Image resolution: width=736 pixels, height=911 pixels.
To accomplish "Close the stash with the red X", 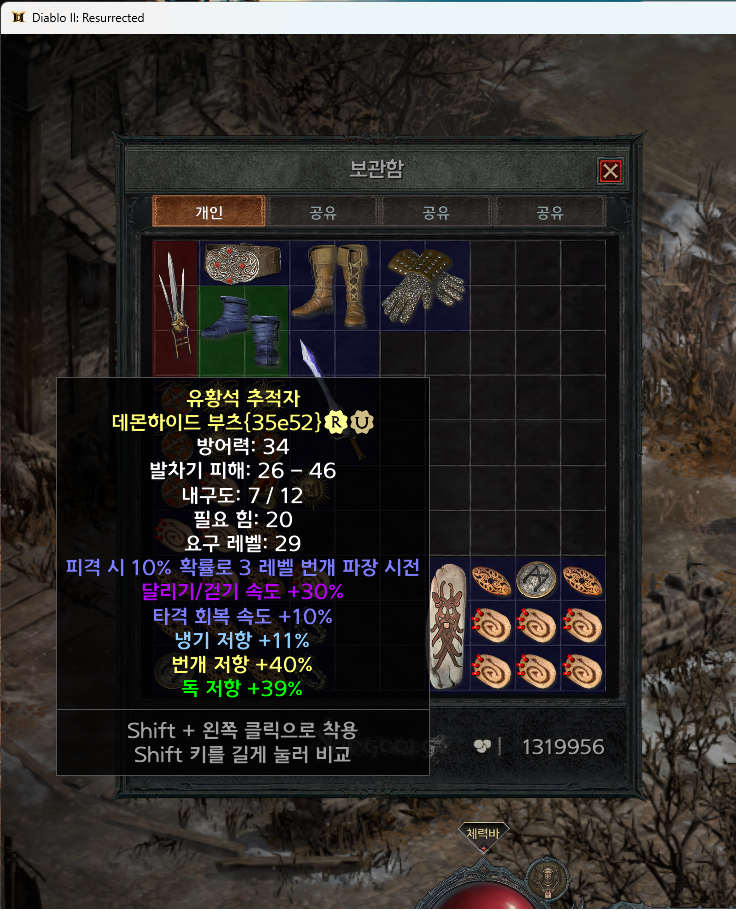I will coord(610,171).
